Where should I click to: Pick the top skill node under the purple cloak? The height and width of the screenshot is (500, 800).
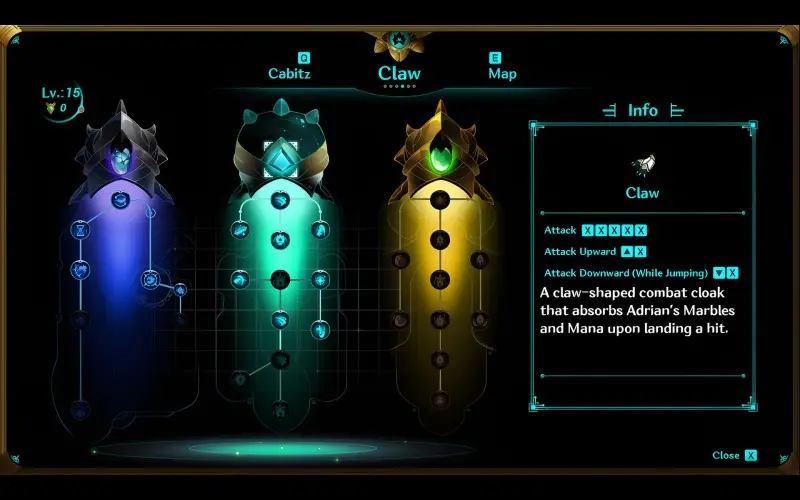(120, 200)
